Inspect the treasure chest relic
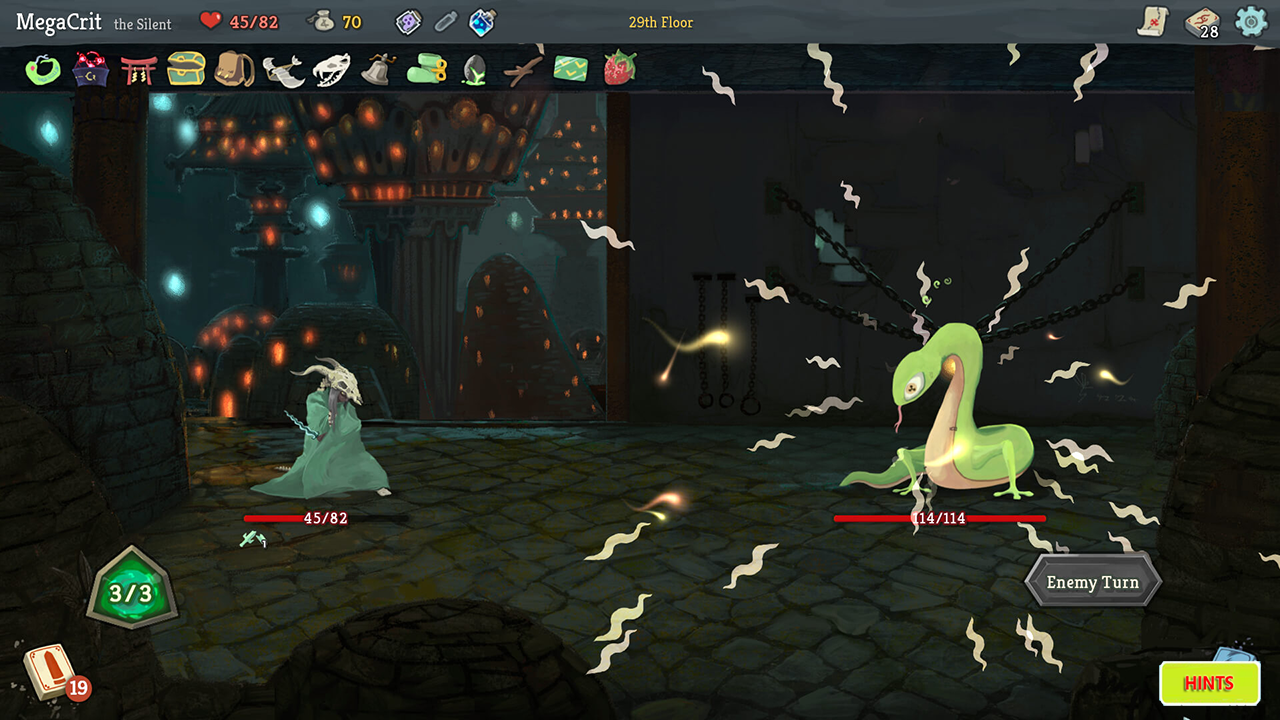Image resolution: width=1280 pixels, height=720 pixels. [187, 69]
